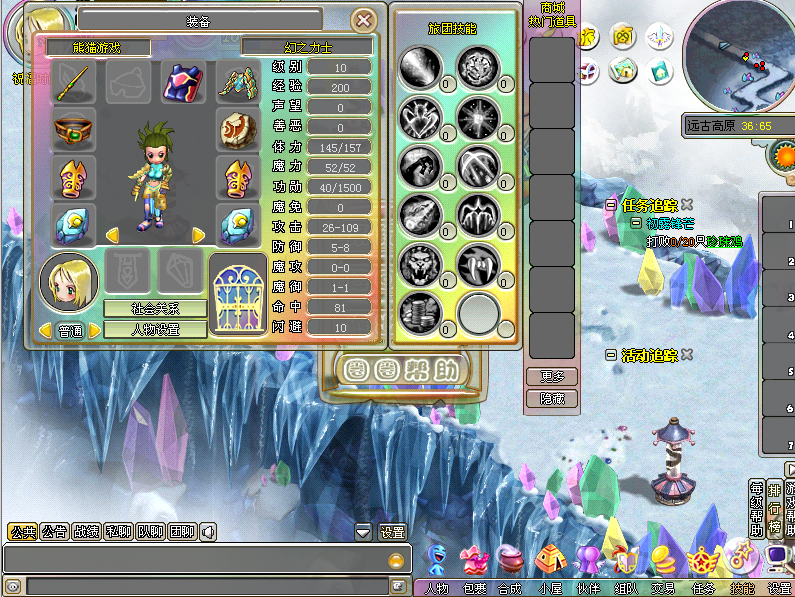Viewport: 795px width, 597px height.
Task: Activate the lion head guild skill
Action: tap(420, 263)
